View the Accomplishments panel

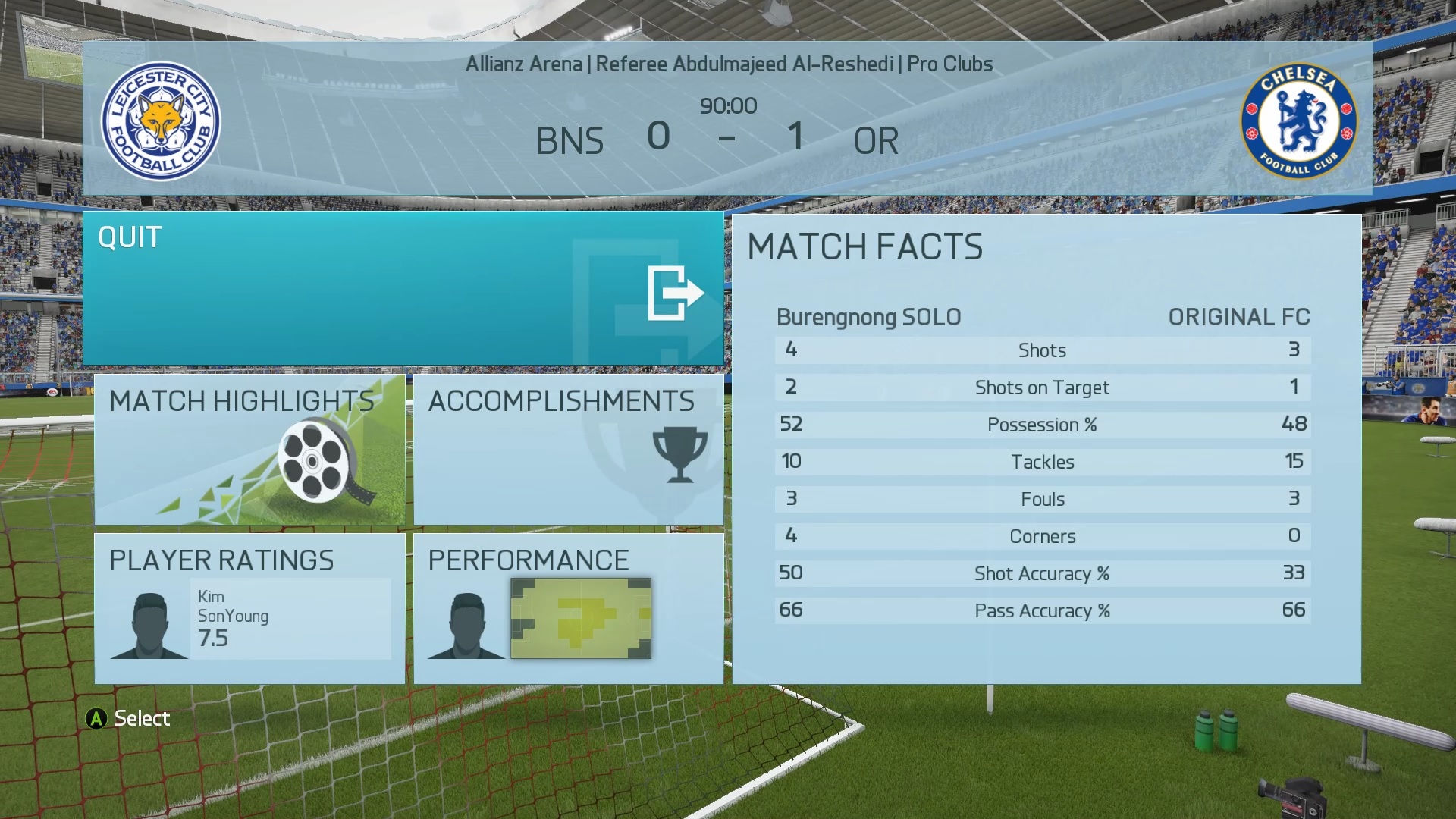(x=568, y=449)
